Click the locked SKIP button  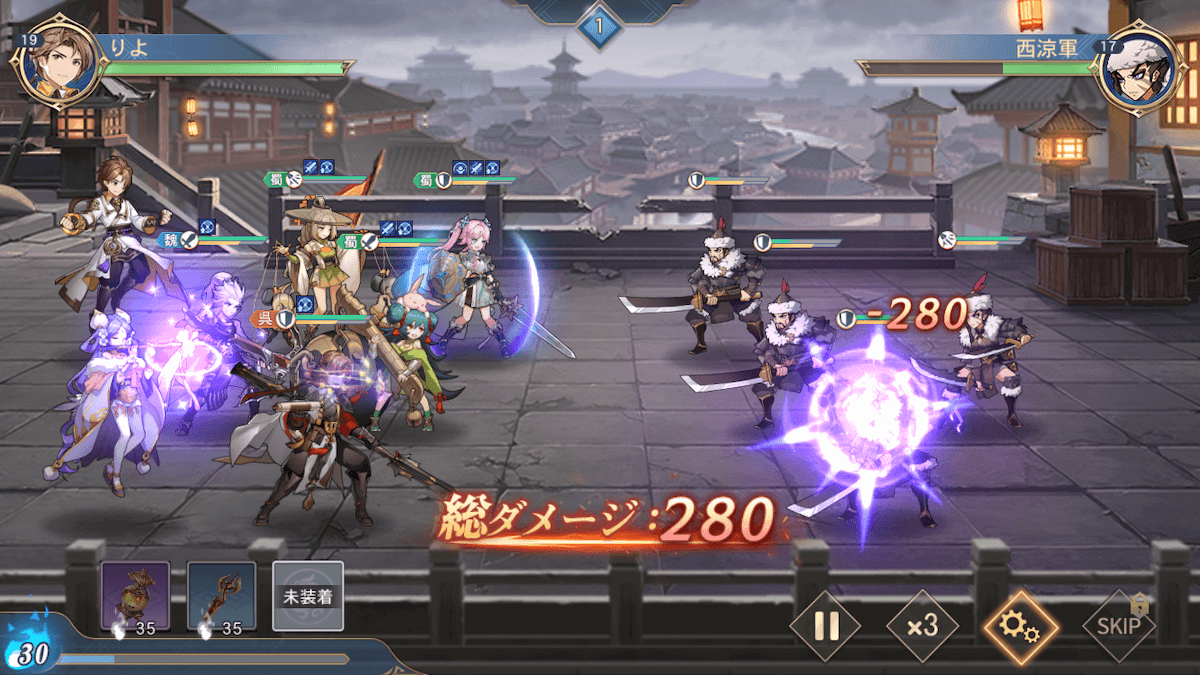(1117, 626)
